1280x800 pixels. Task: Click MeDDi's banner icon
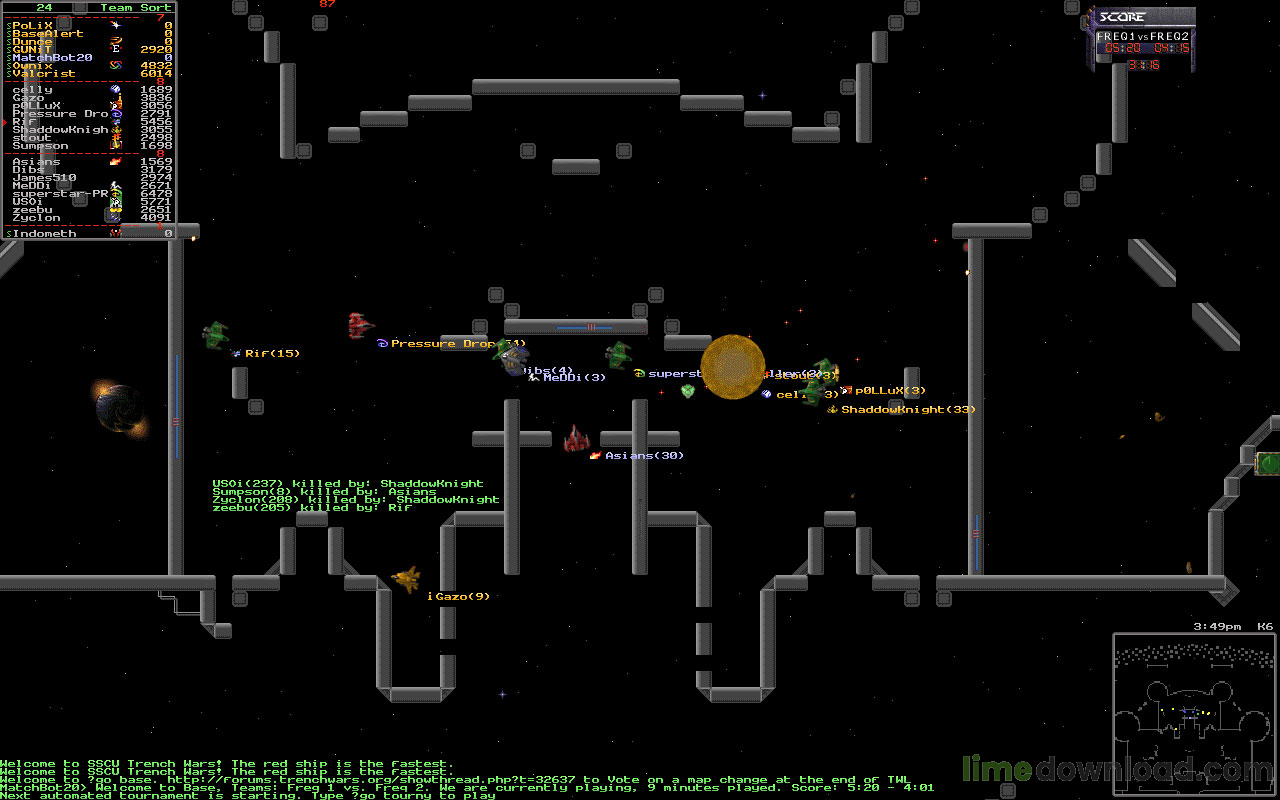[113, 185]
